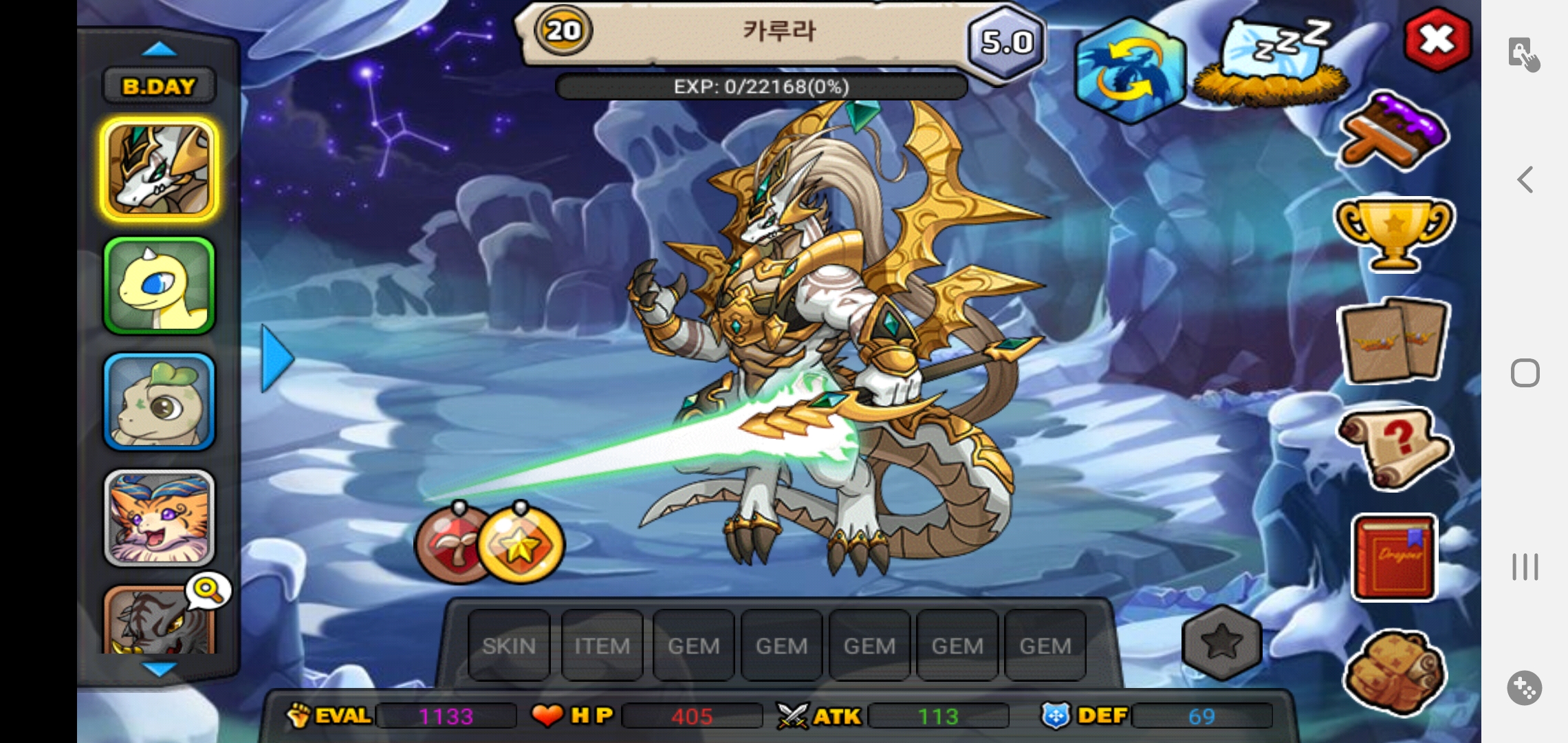Click the blue up arrow above list
The image size is (1568, 743).
(159, 49)
